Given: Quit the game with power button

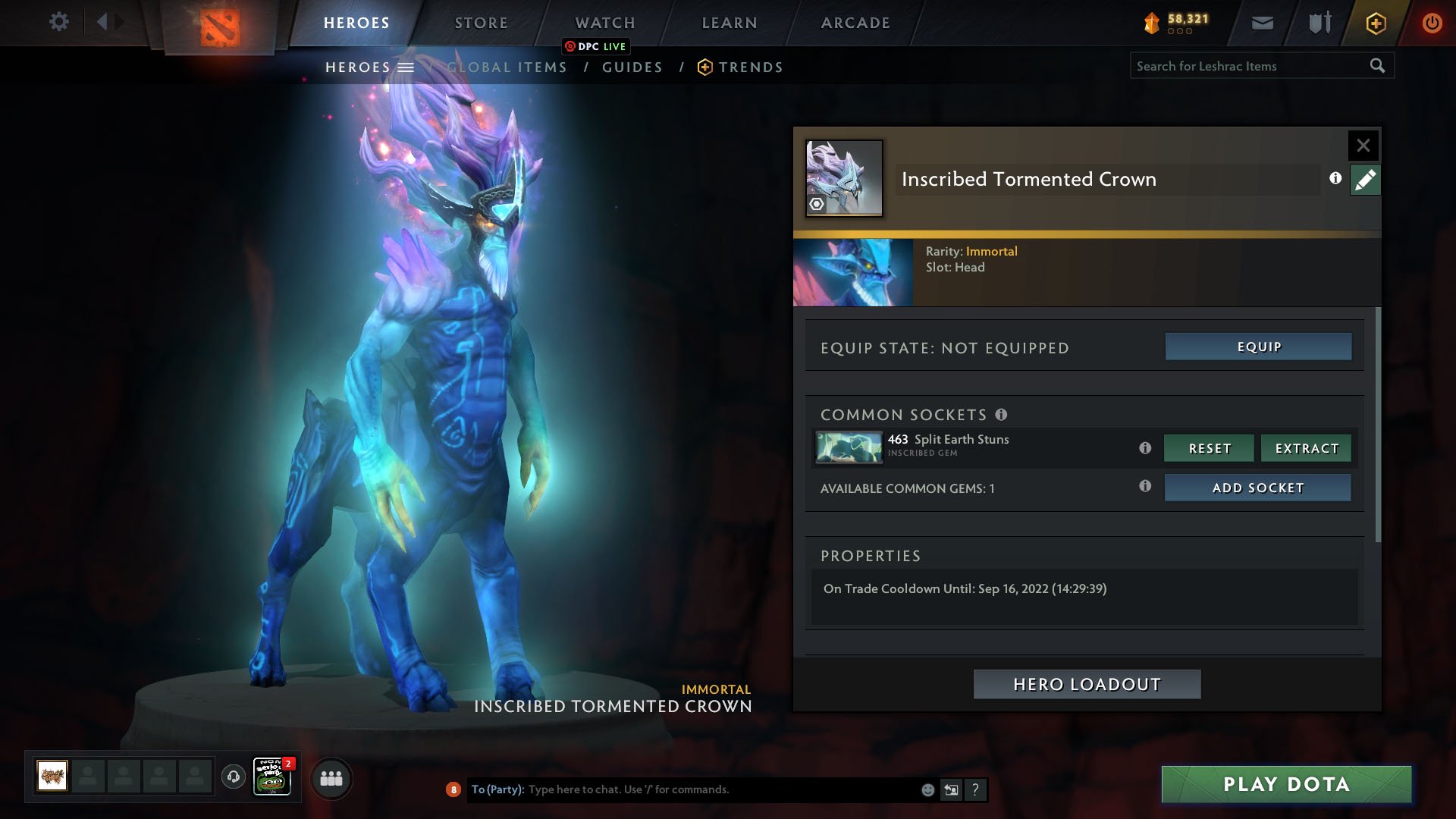Looking at the screenshot, I should (x=1432, y=23).
